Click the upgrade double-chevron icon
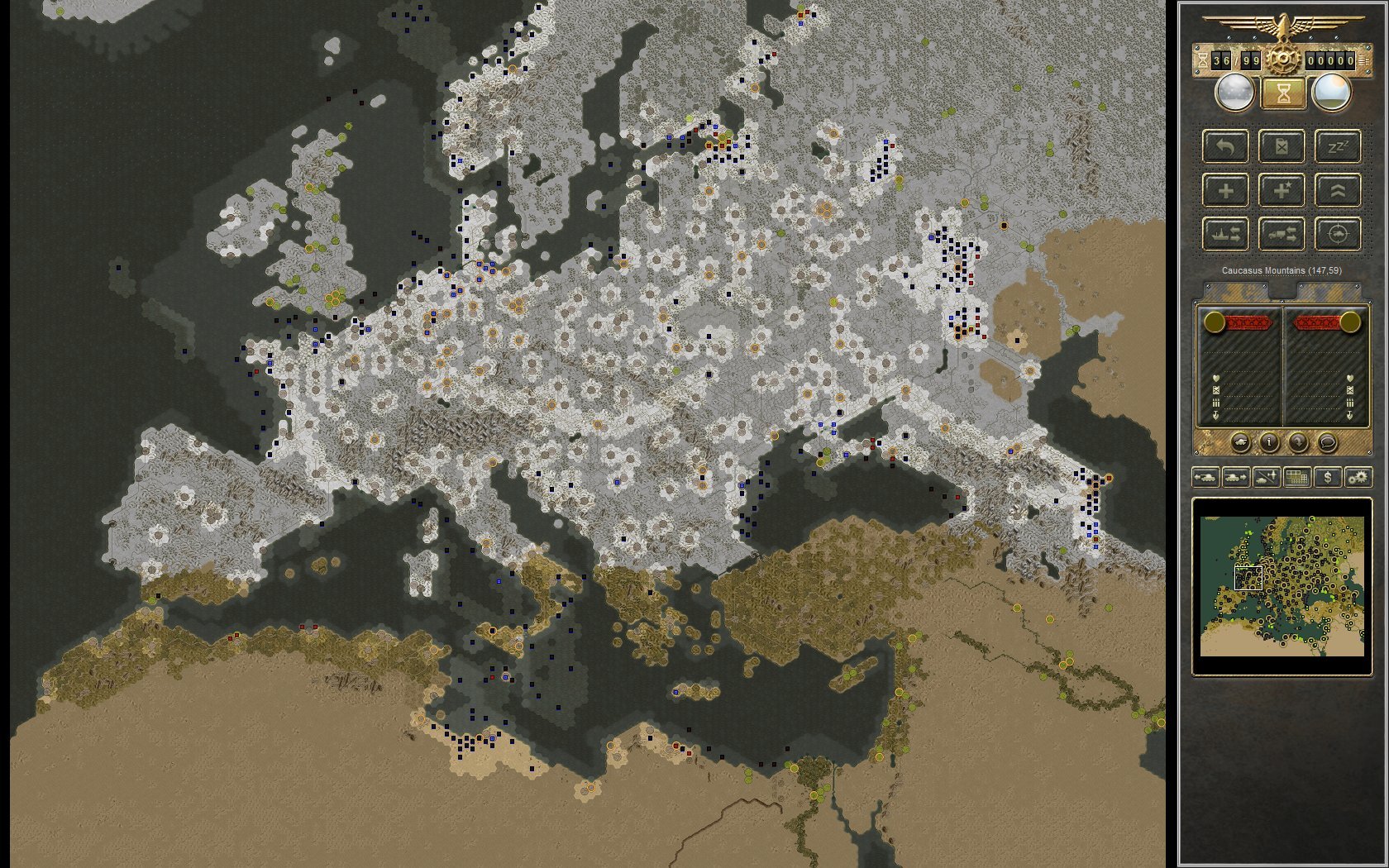1389x868 pixels. tap(1336, 190)
